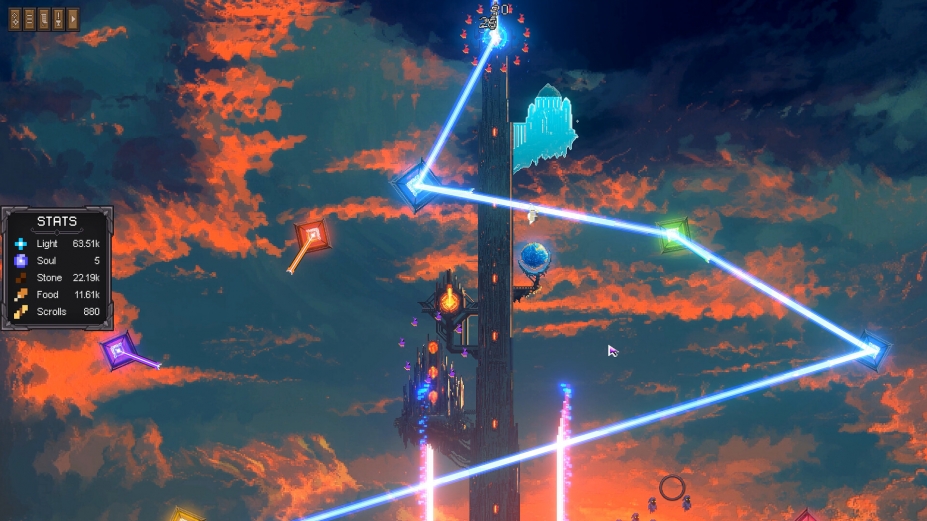Open the three-lines list button
This screenshot has height=521, width=927.
pos(29,19)
